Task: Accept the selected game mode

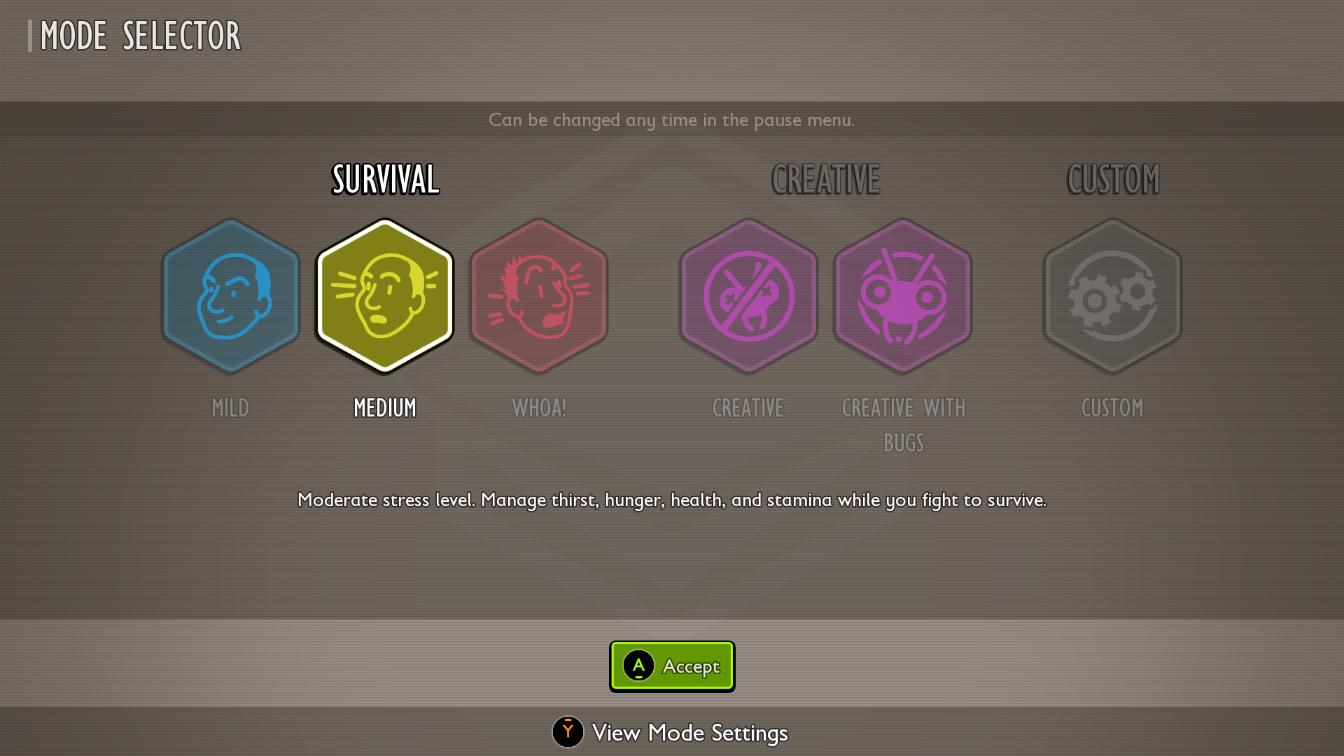Action: click(x=672, y=666)
